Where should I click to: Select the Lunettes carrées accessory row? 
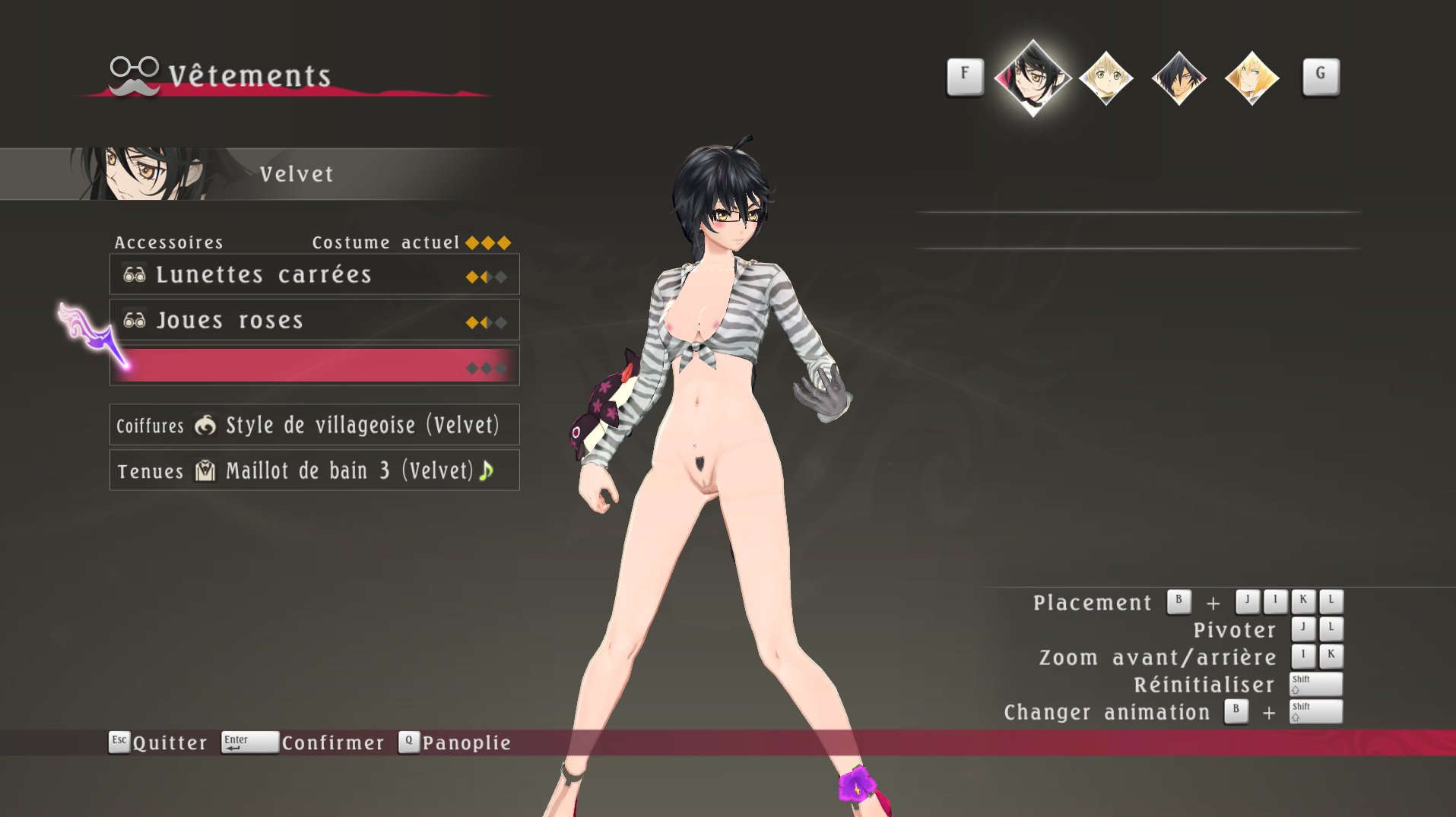[x=314, y=274]
